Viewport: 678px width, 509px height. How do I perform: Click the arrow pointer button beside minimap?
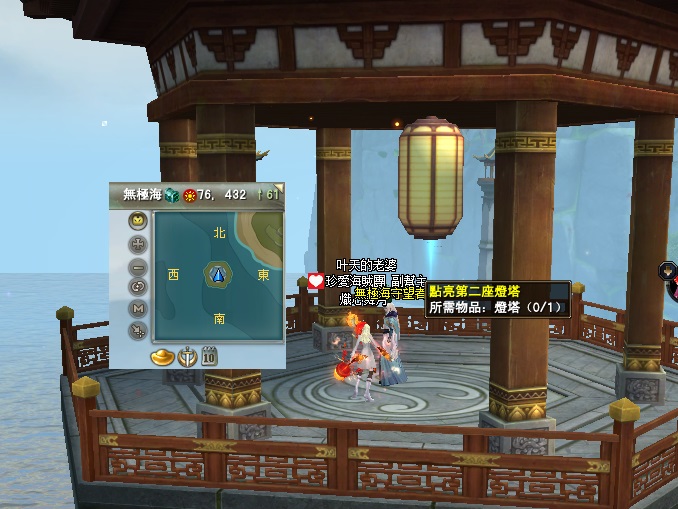coord(138,331)
